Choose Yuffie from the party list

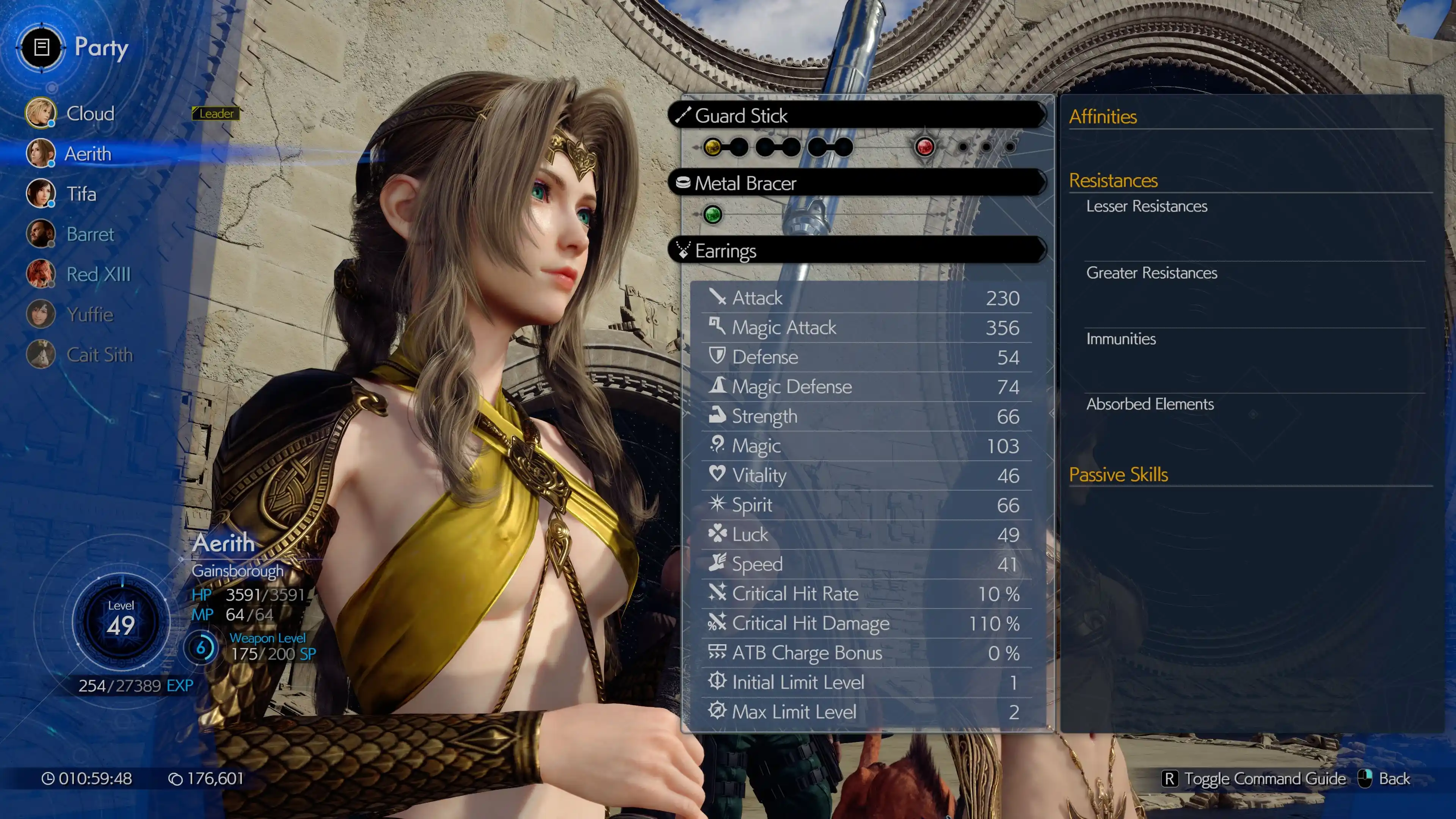click(90, 314)
